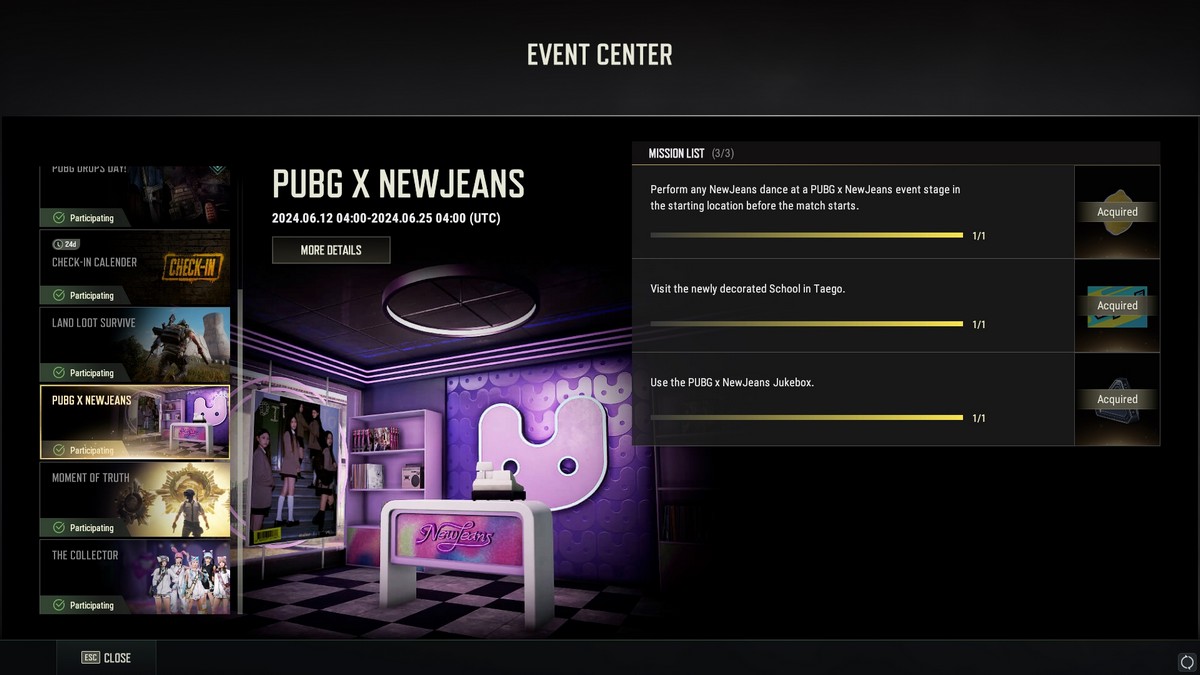Choose the Land Loot Survive event
1200x675 pixels.
135,344
